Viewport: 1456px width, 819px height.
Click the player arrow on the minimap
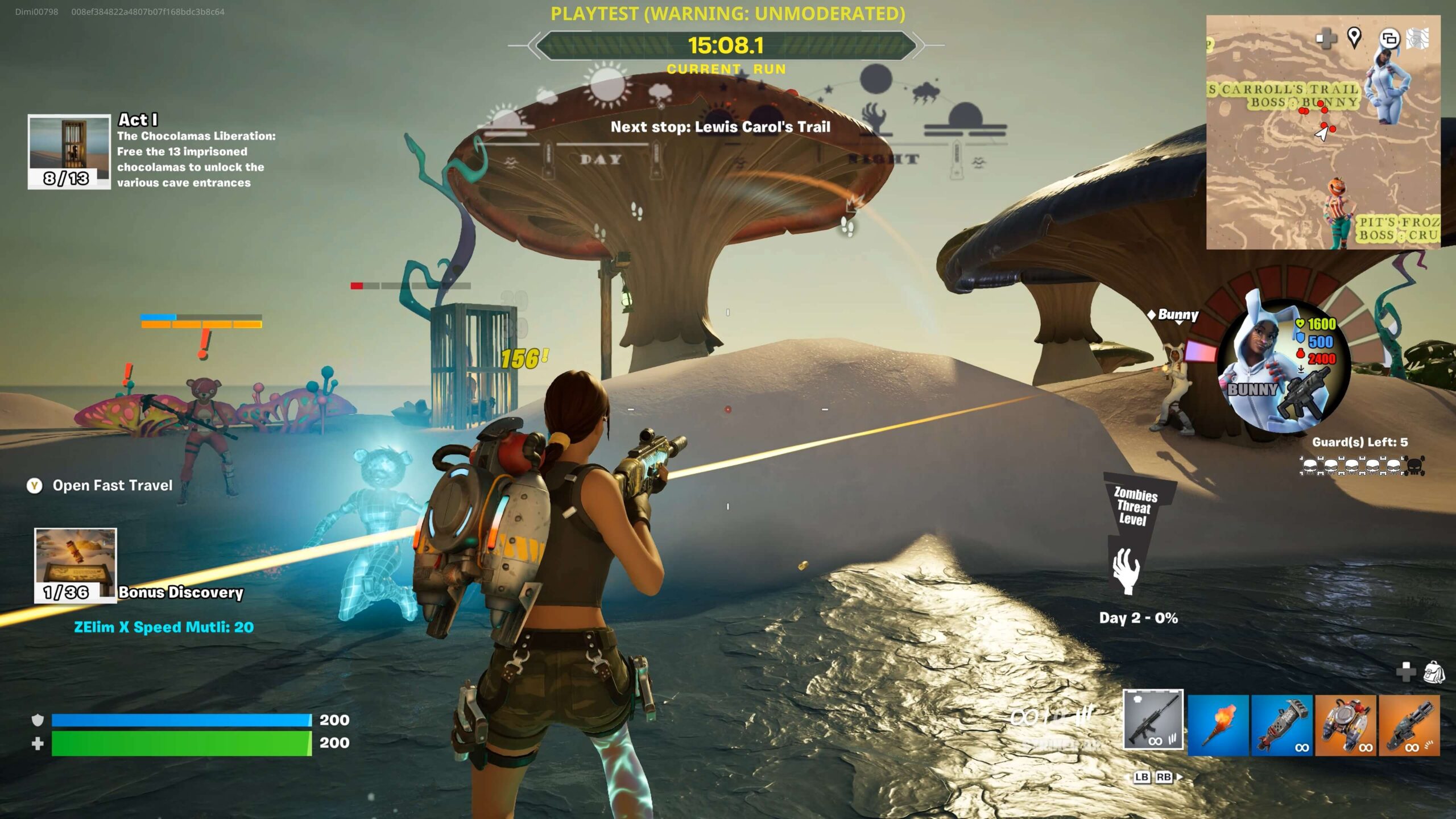(x=1322, y=134)
